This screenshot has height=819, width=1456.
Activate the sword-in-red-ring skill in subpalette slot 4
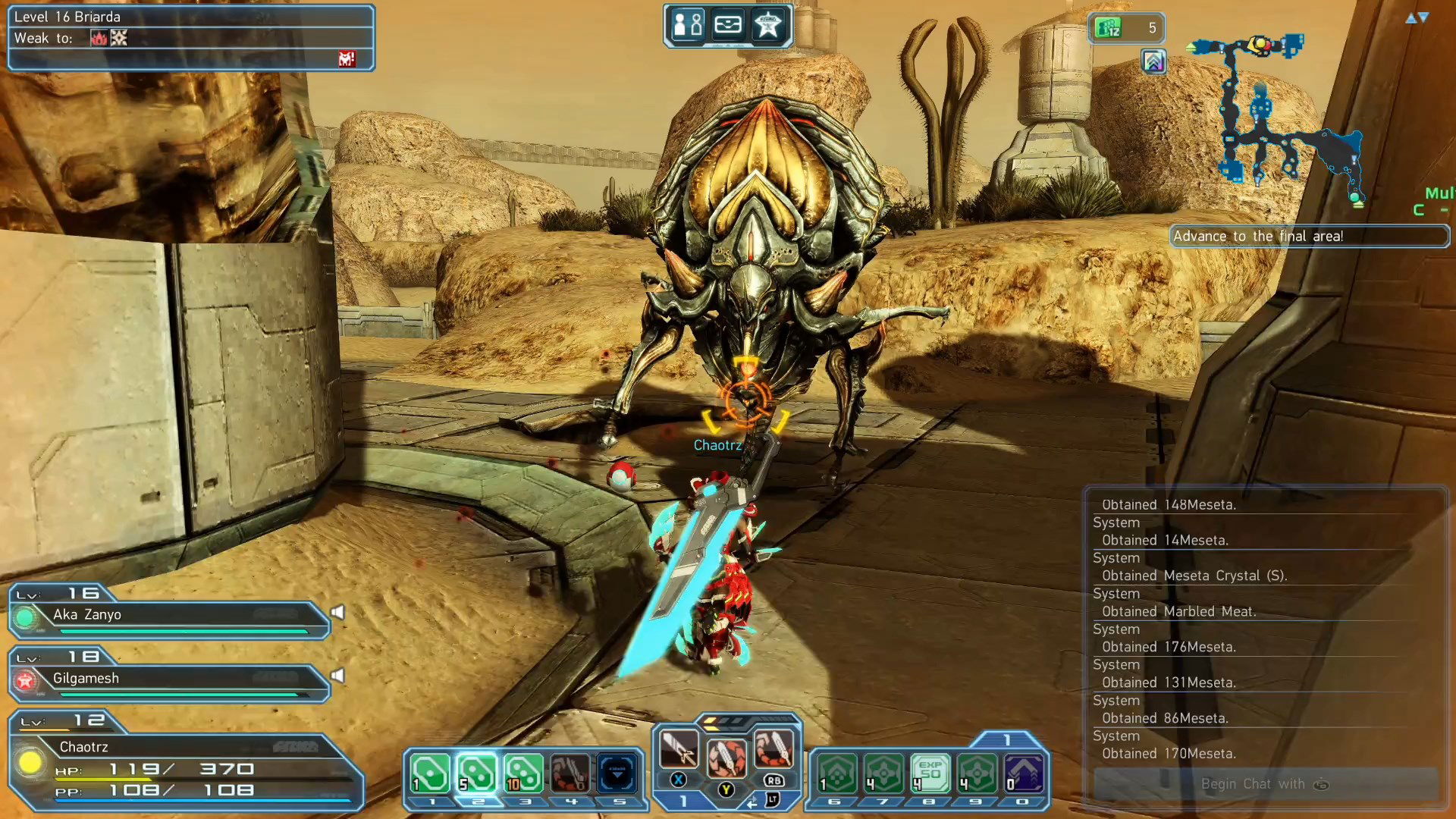coord(570,773)
